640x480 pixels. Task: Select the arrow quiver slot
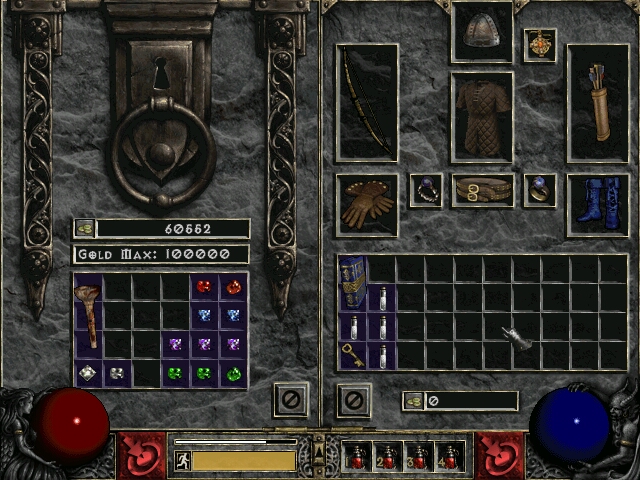598,103
